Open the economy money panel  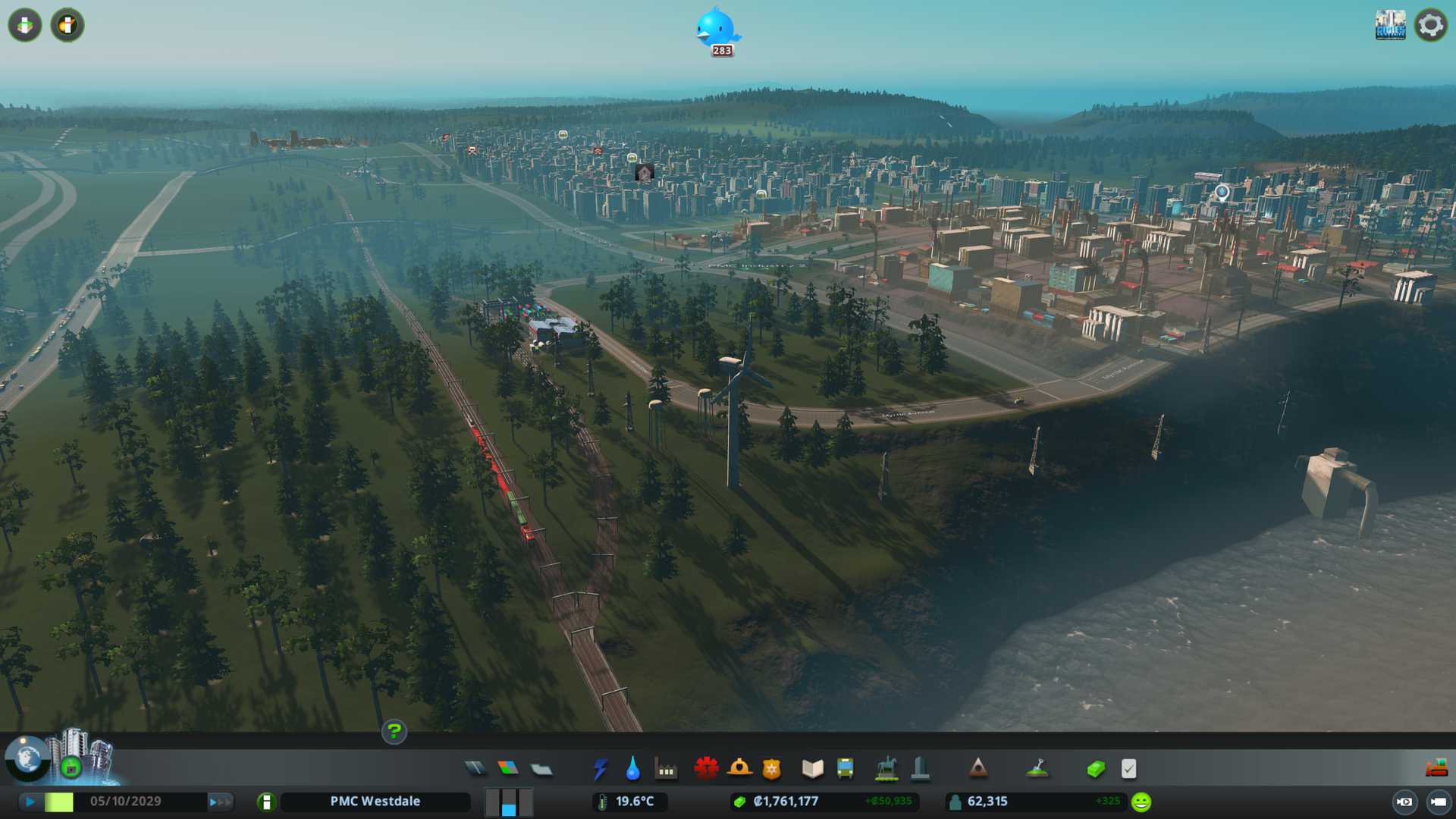pos(1096,769)
